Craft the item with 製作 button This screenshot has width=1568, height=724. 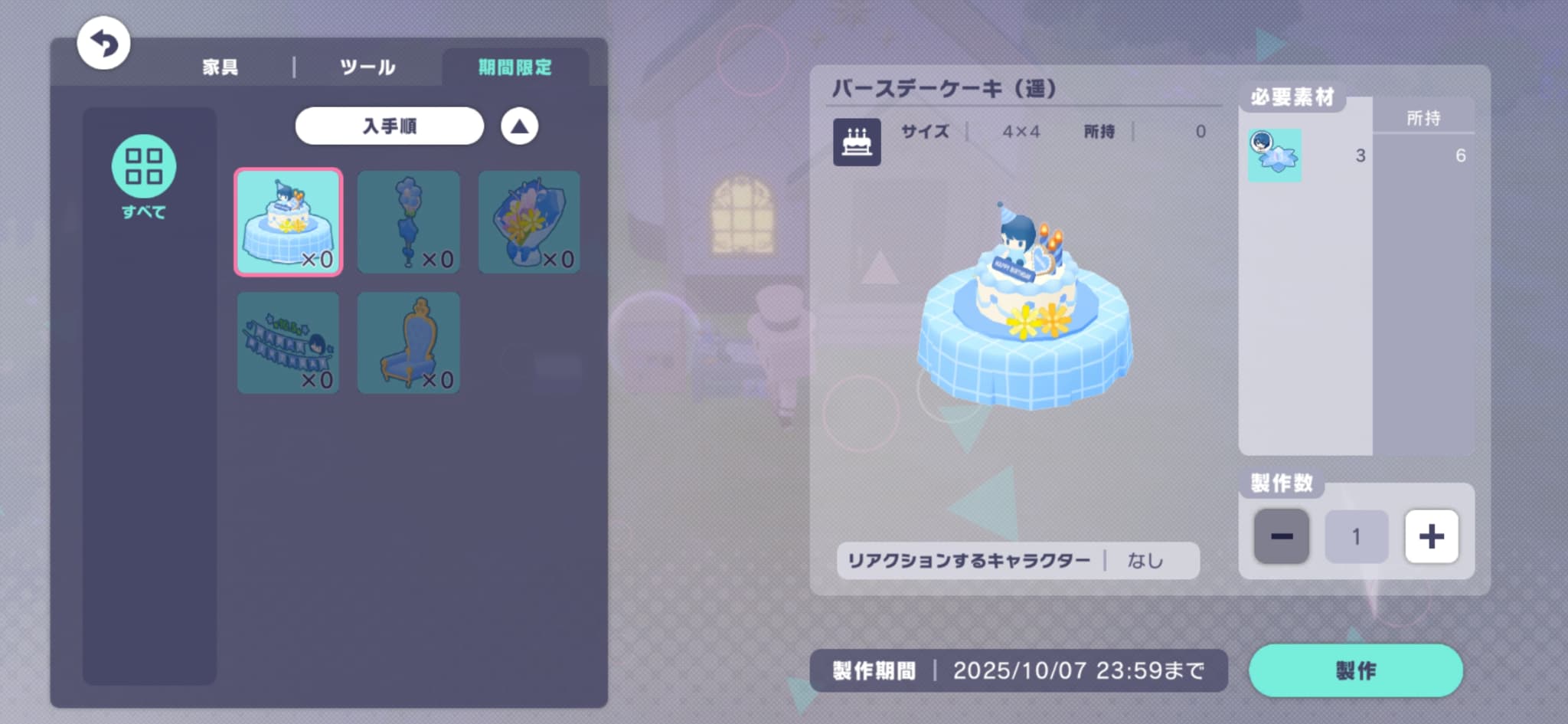click(1355, 670)
